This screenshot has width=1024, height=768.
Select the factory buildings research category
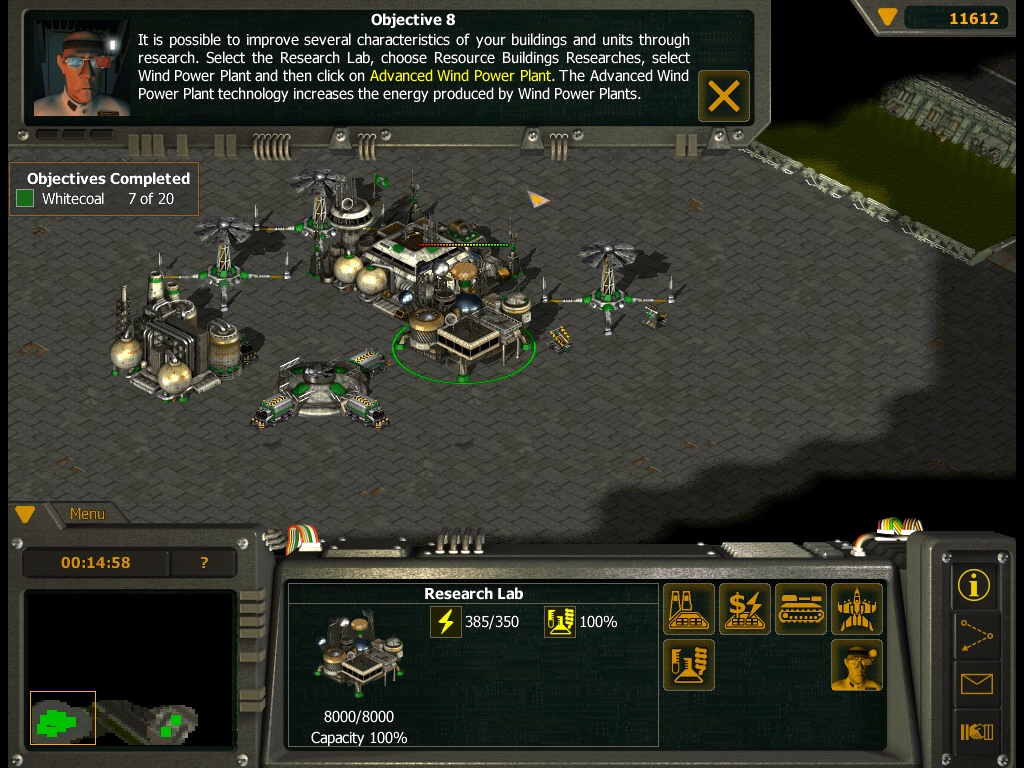(x=689, y=609)
